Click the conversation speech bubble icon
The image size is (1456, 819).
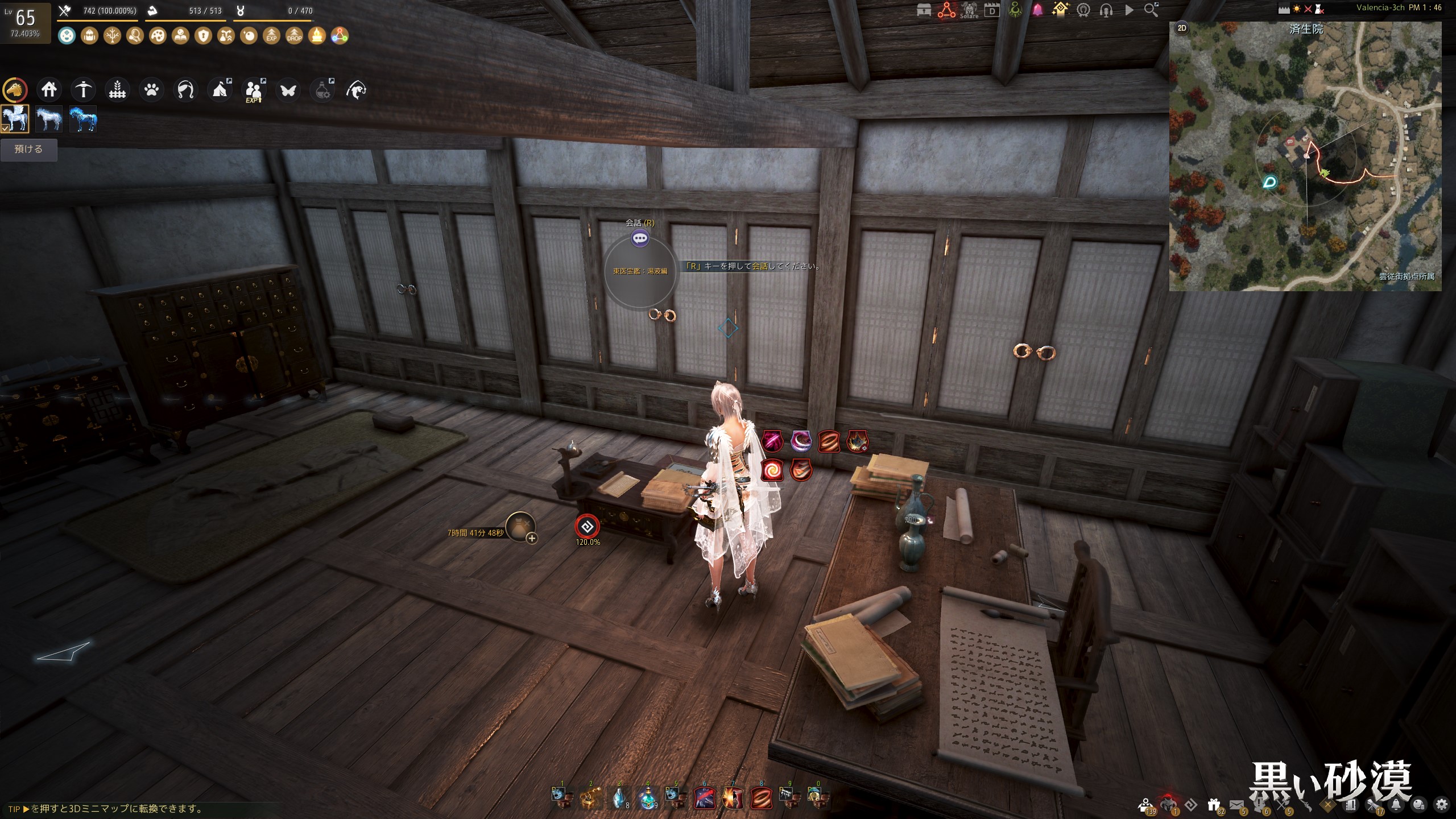640,238
